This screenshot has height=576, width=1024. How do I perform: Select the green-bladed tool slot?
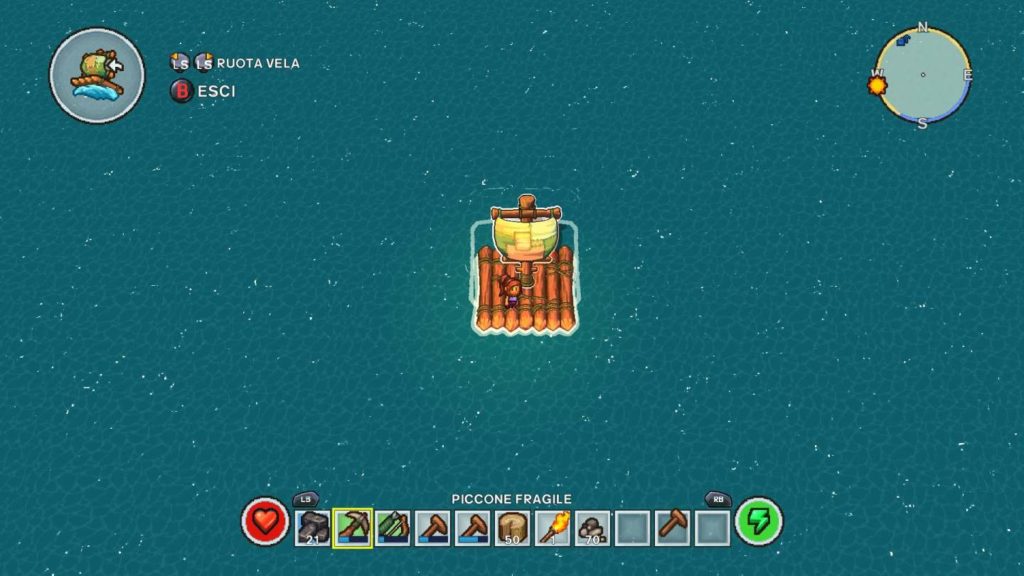[392, 528]
